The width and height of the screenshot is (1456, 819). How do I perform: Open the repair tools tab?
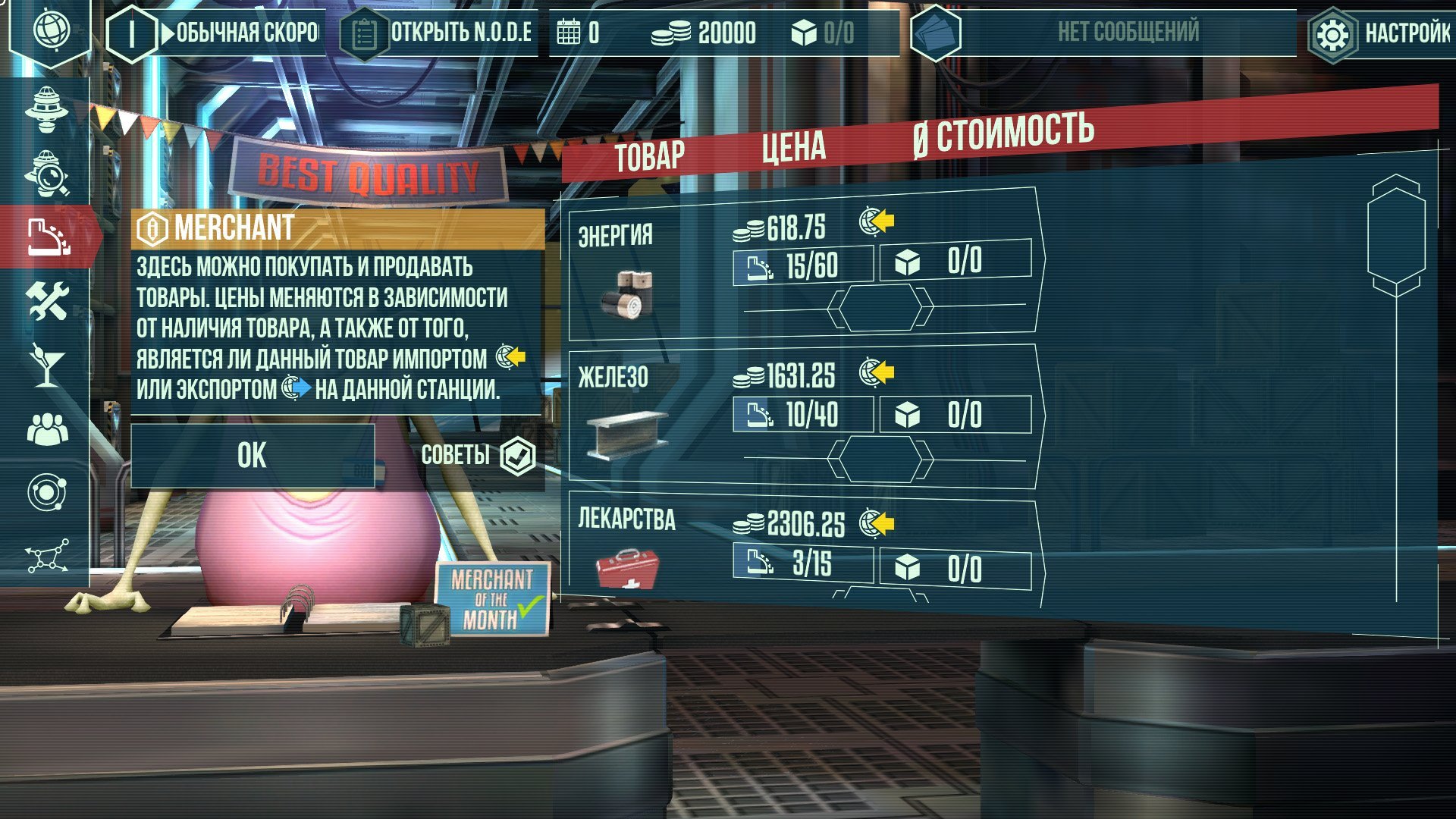click(47, 301)
